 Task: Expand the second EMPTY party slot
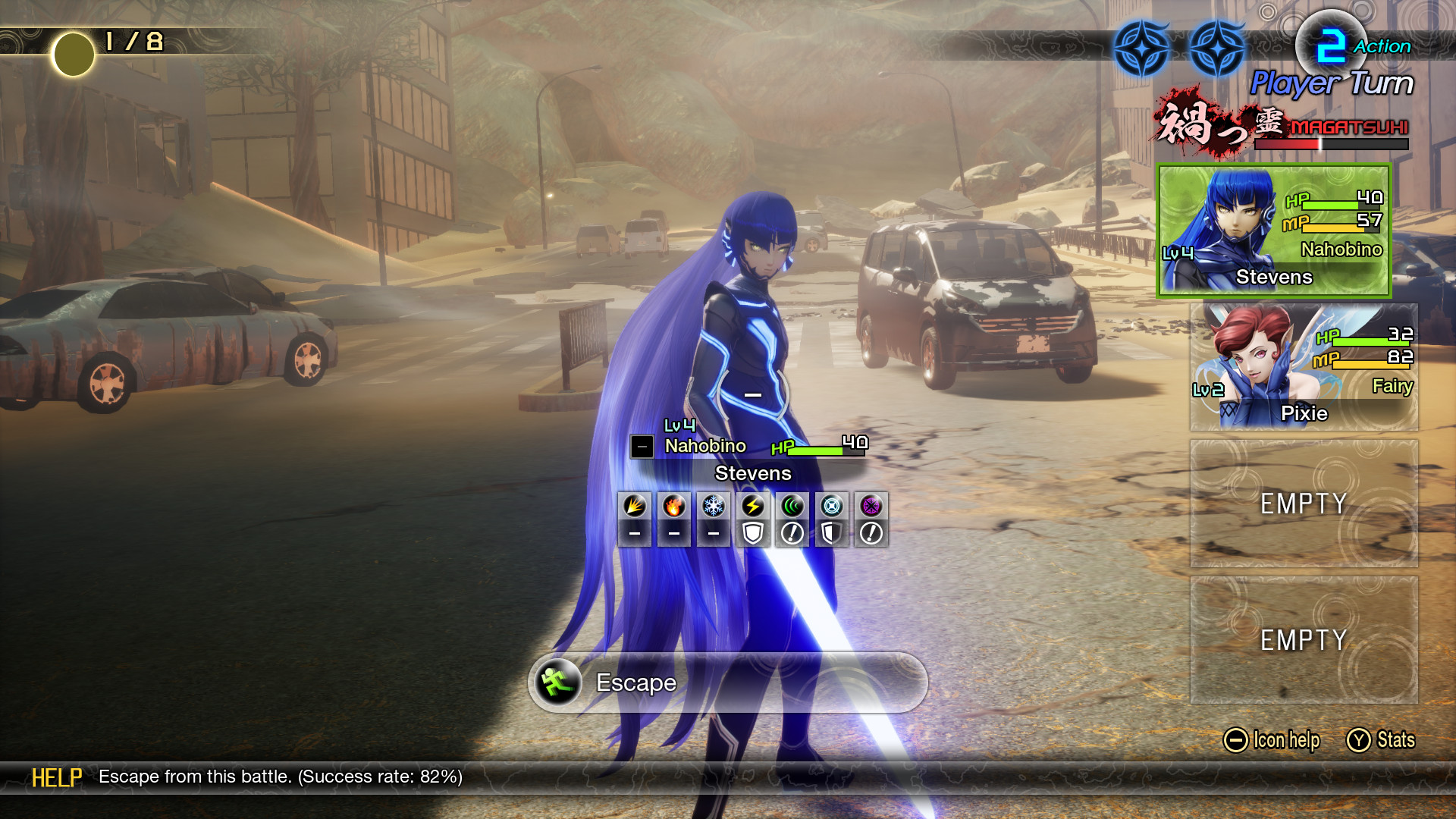pos(1301,639)
